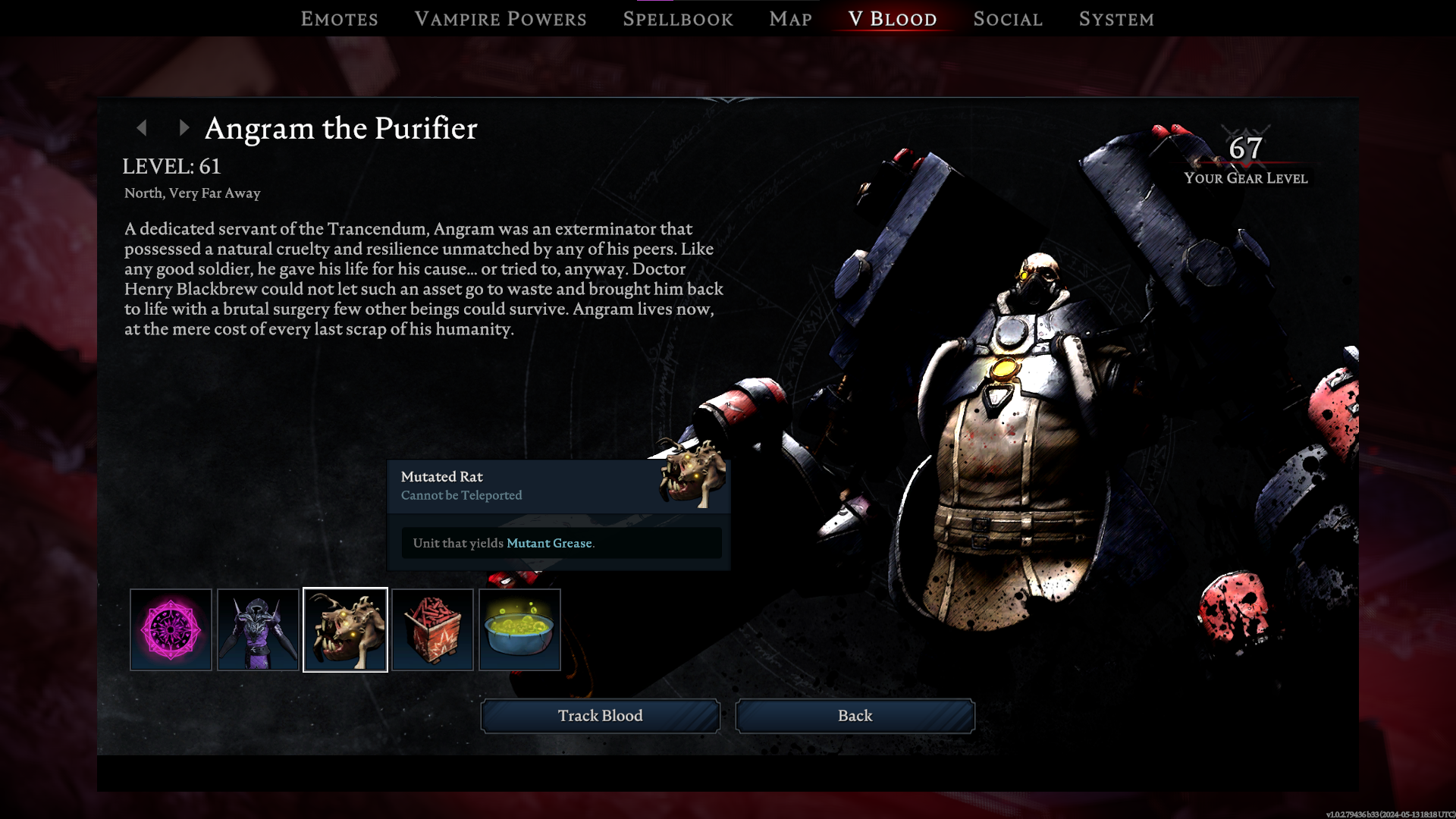Select the magenta spell rune reward icon
Image resolution: width=1456 pixels, height=819 pixels.
pos(171,629)
